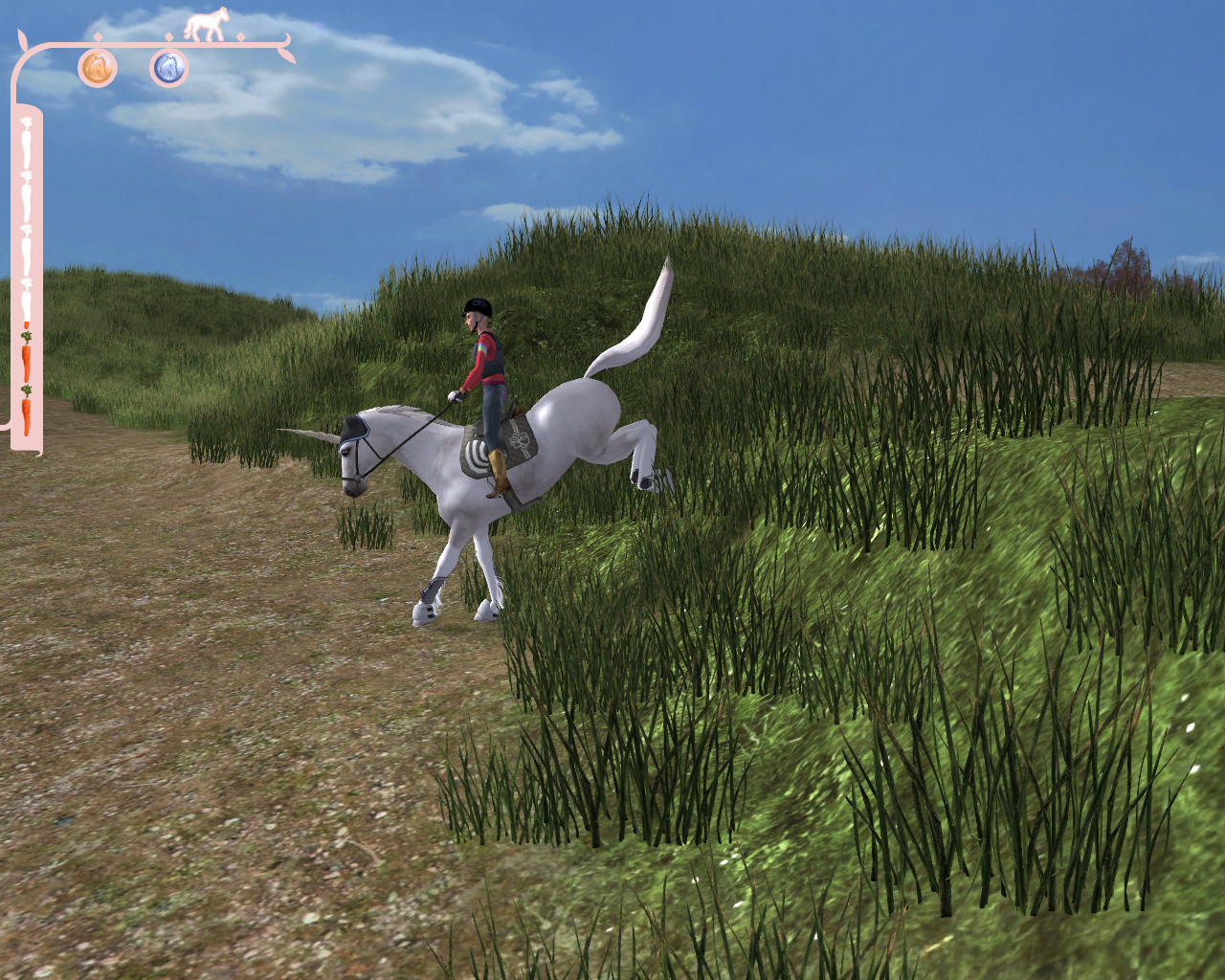This screenshot has height=980, width=1225.
Task: Click the vertical carrot meter panel
Action: [x=28, y=278]
